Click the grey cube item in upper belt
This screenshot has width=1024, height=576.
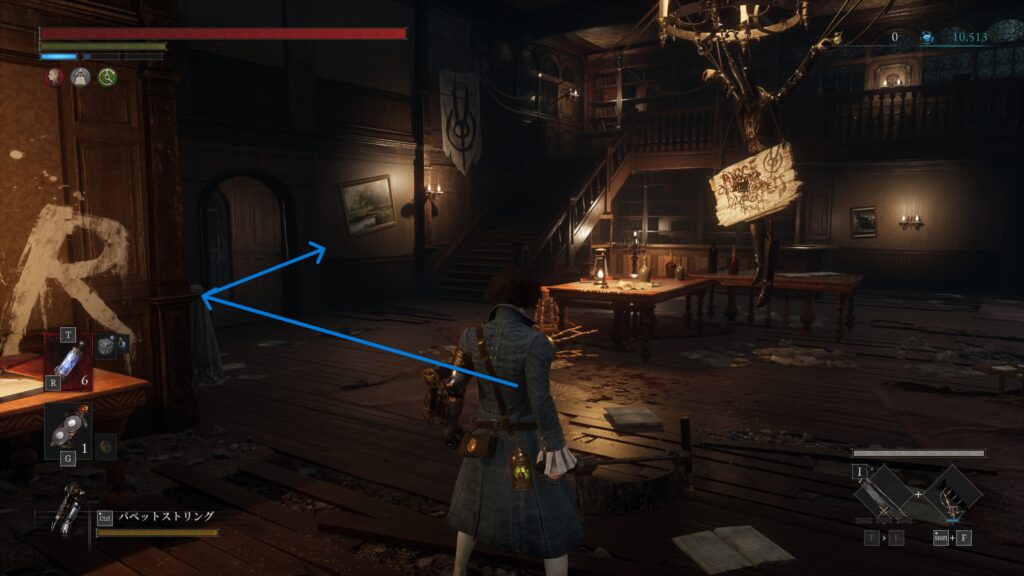coord(106,345)
